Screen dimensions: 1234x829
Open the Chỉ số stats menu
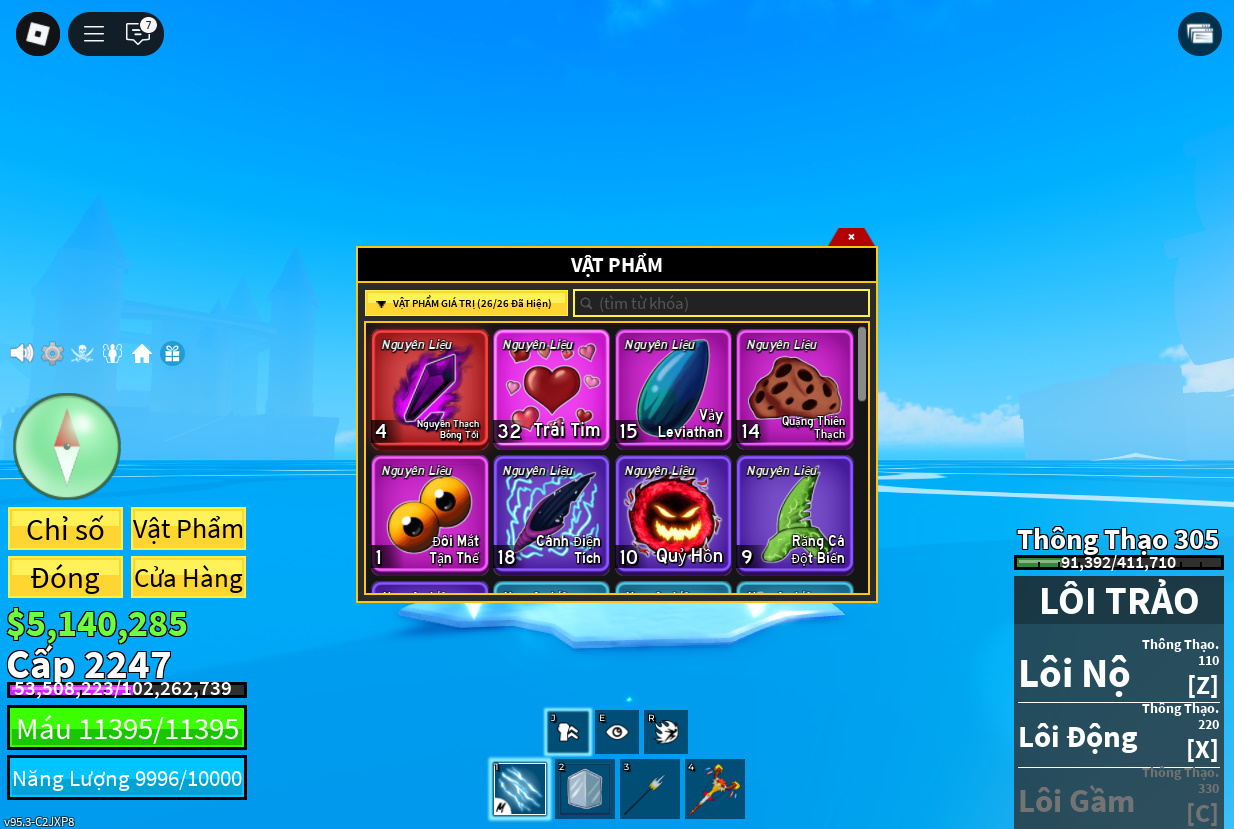click(66, 529)
